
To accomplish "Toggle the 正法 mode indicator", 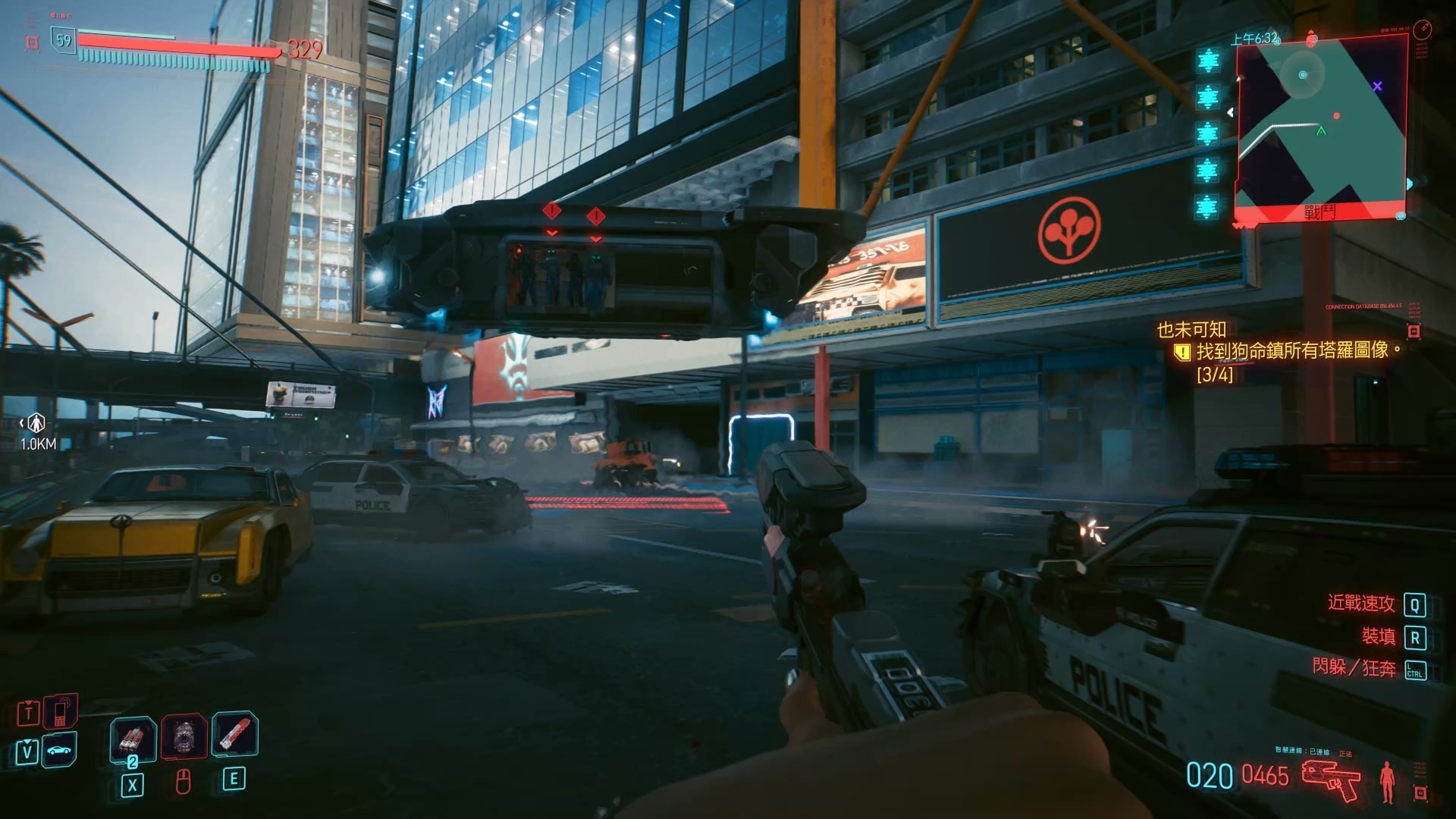I will click(x=1346, y=753).
